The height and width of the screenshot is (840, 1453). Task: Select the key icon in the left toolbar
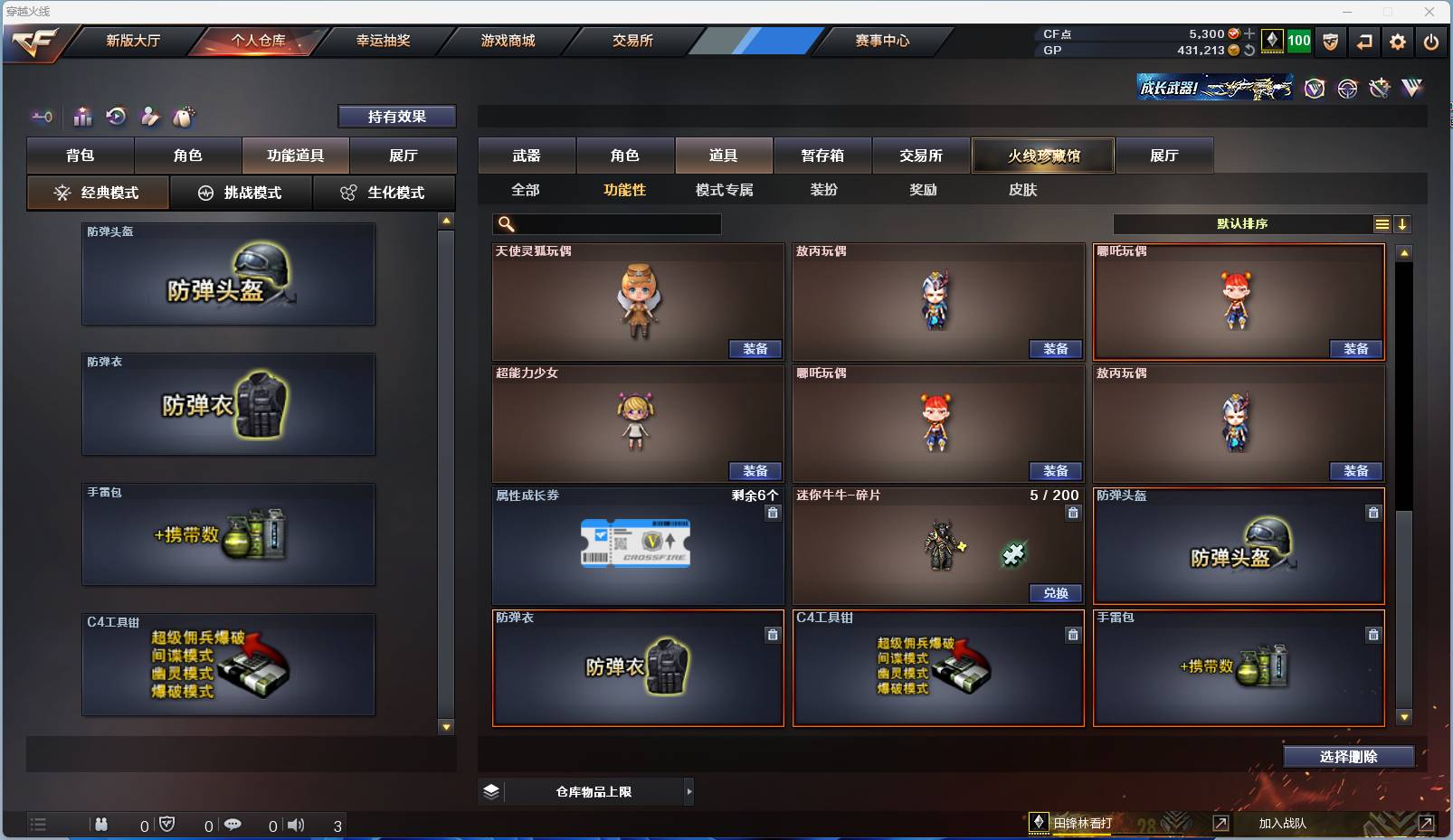coord(42,117)
